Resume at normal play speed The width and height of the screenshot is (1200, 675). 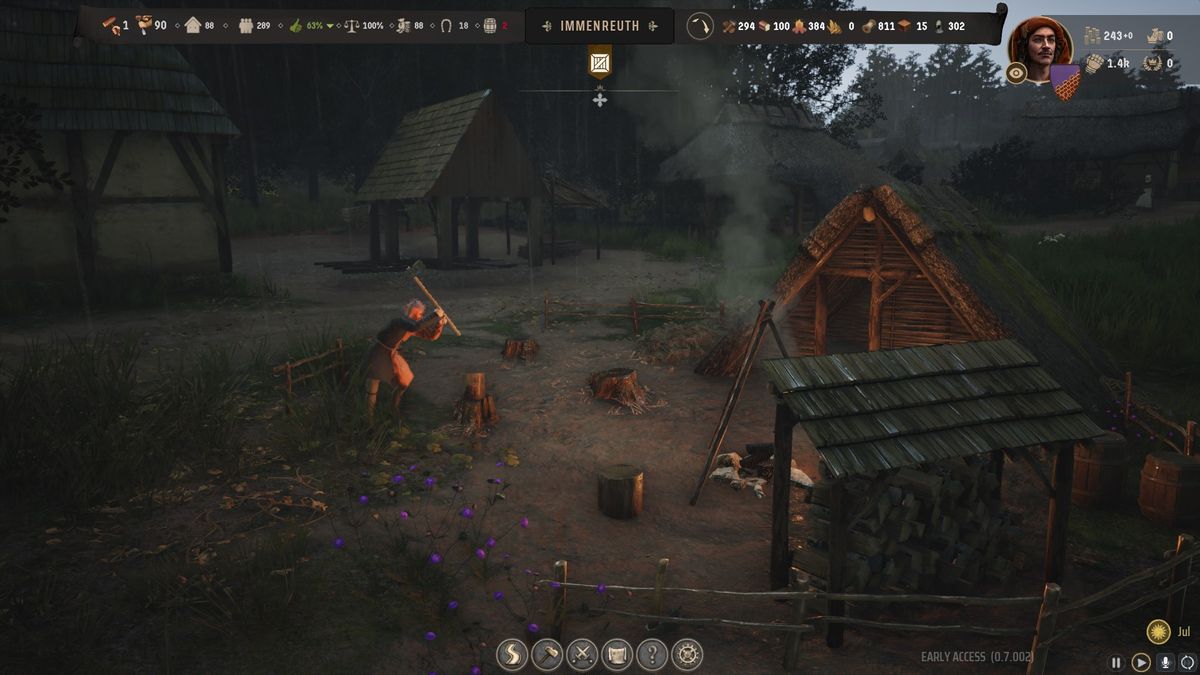pos(1141,662)
